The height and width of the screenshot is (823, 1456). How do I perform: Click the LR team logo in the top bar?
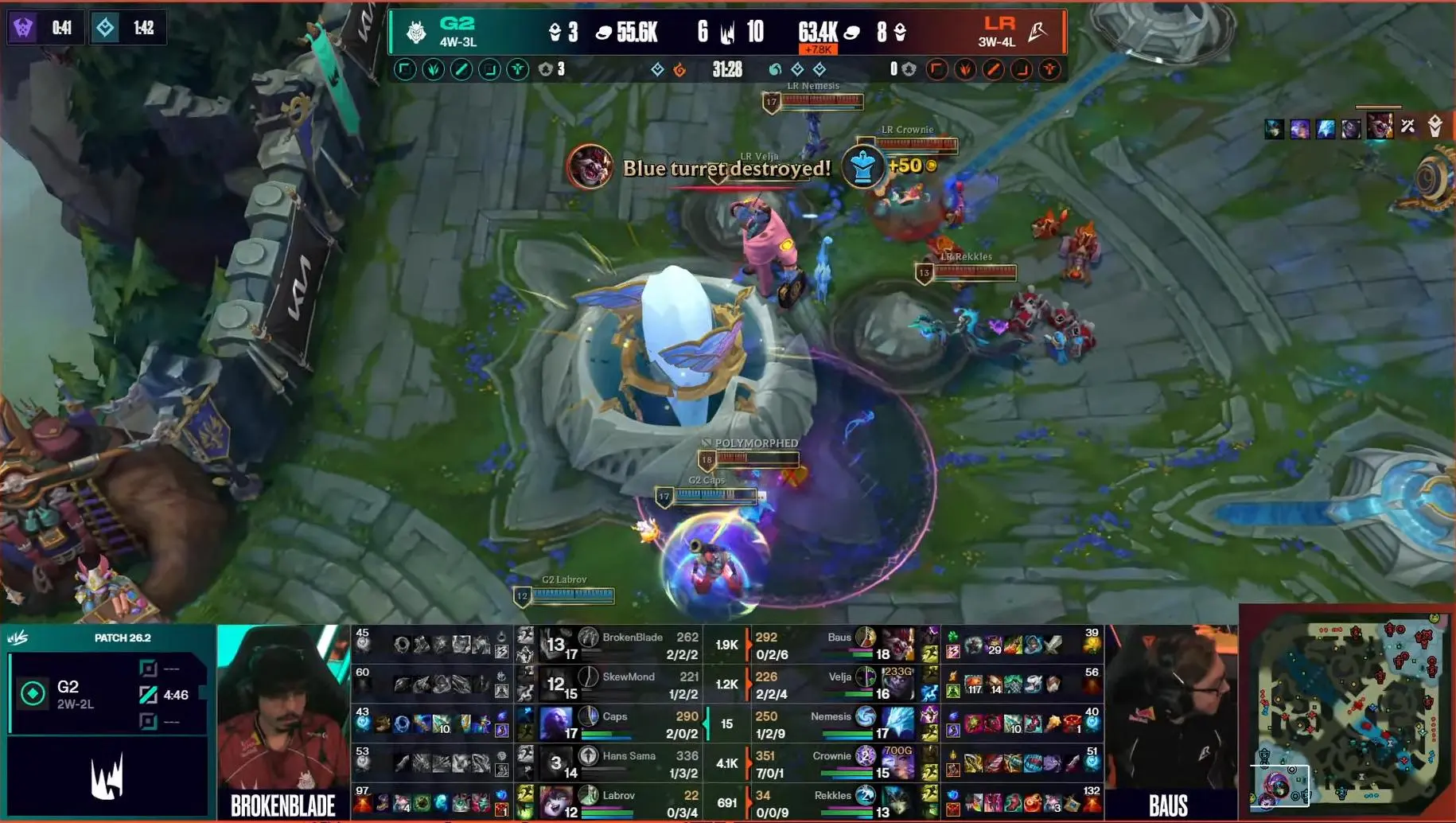point(1037,32)
